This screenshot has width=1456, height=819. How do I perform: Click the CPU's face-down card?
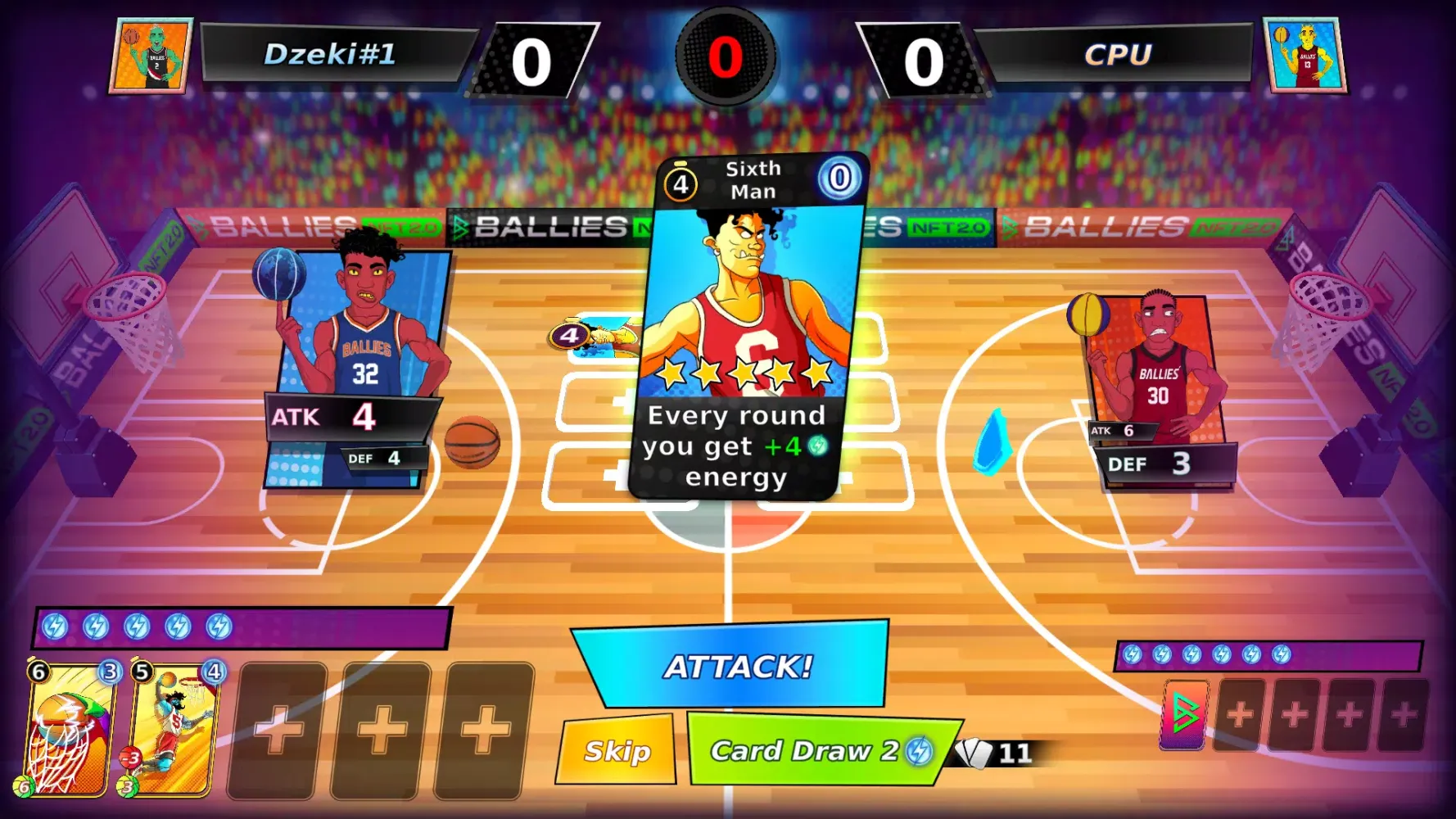click(1184, 714)
